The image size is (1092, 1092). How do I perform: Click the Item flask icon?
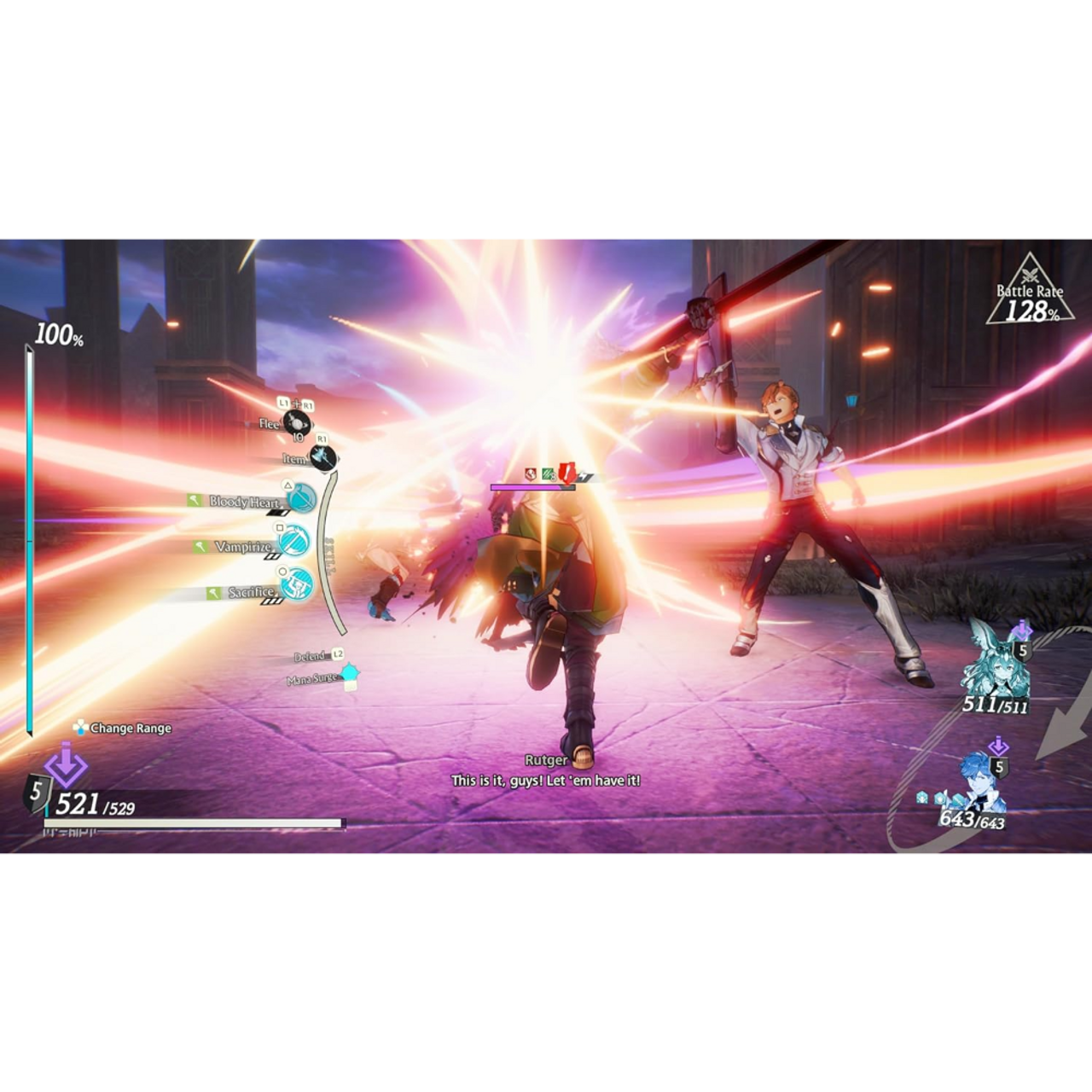322,459
